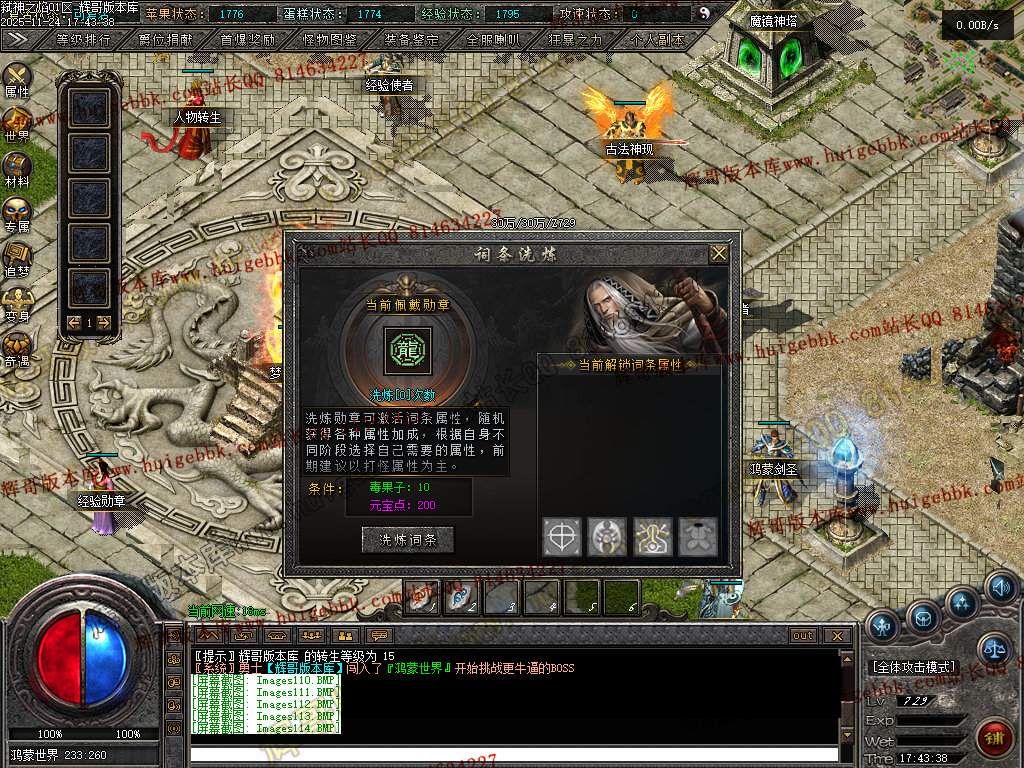Open the 个人副本 personal dungeon menu
The width and height of the screenshot is (1024, 768).
[x=657, y=40]
